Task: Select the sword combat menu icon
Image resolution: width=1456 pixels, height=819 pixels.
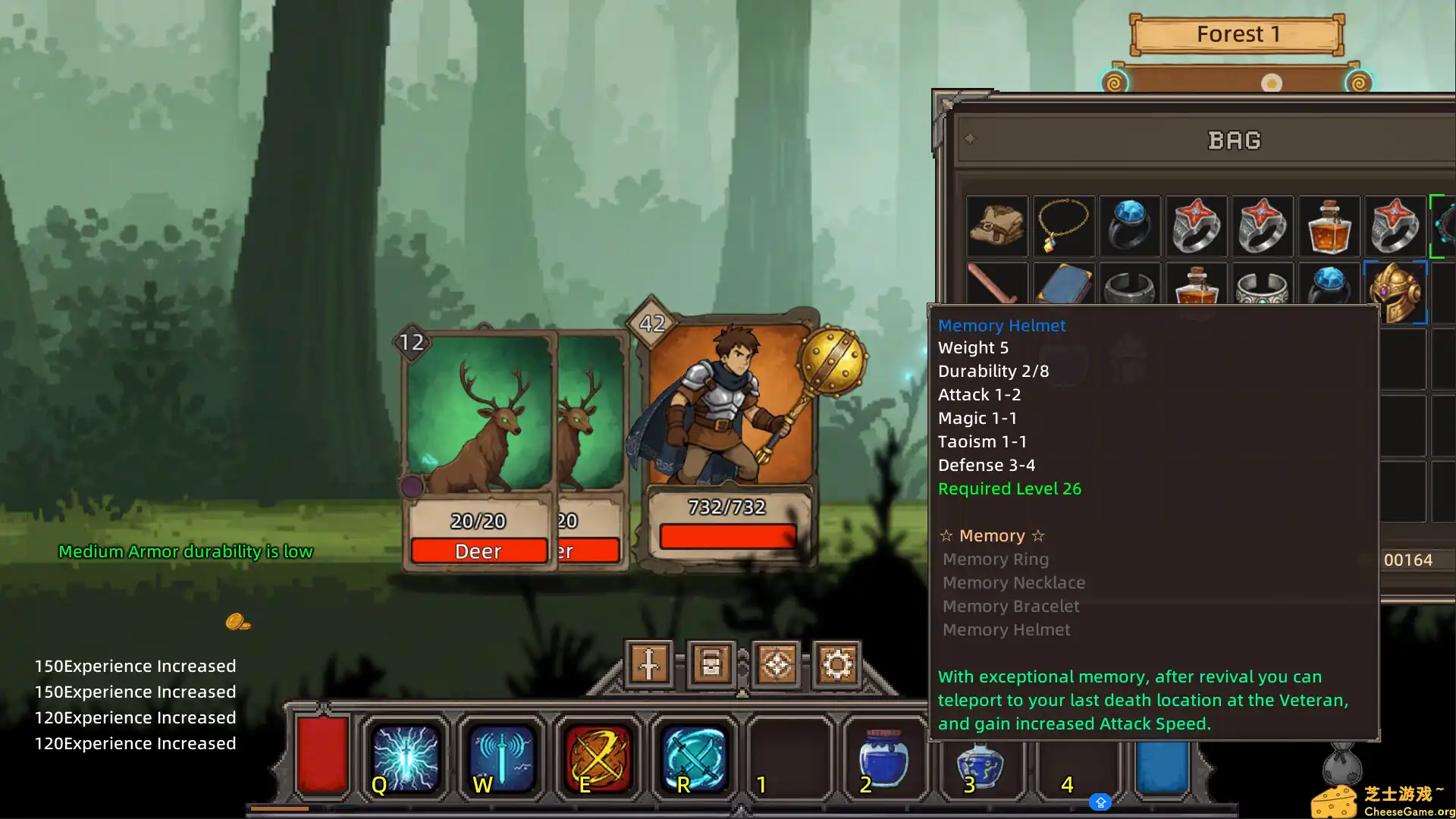Action: 649,663
